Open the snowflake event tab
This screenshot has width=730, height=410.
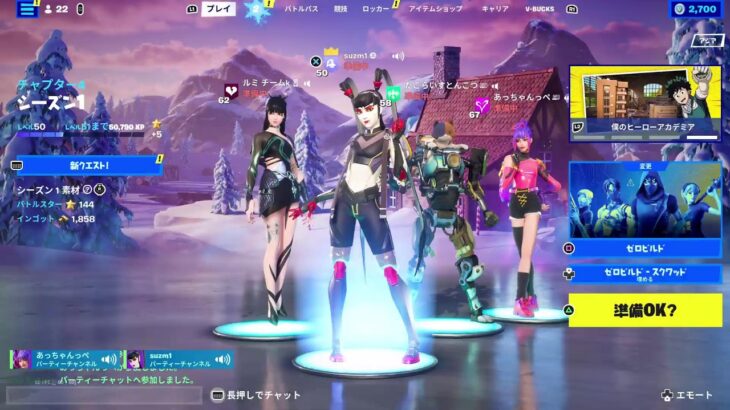259,10
